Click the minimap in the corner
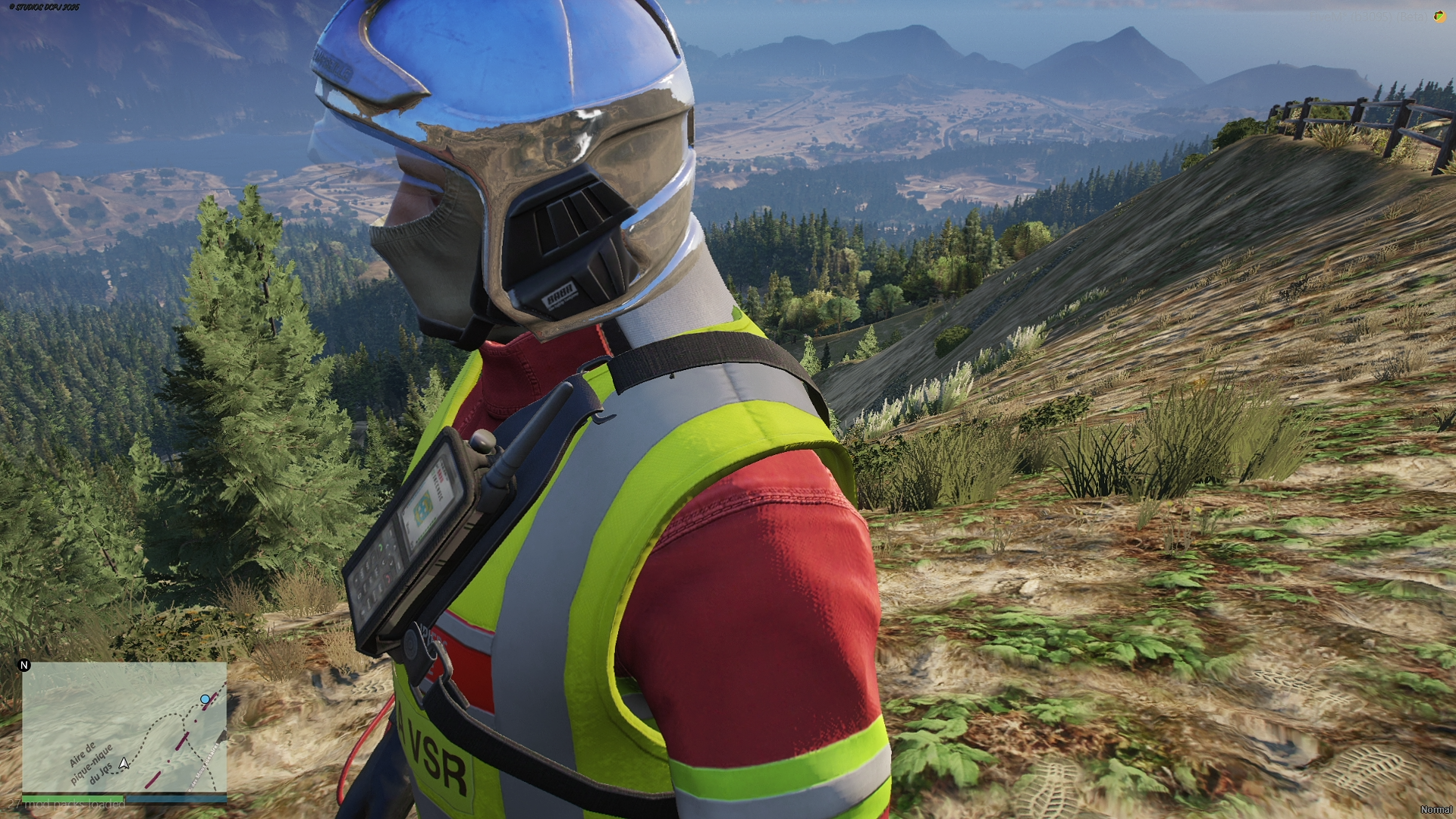The image size is (1456, 819). click(x=124, y=726)
